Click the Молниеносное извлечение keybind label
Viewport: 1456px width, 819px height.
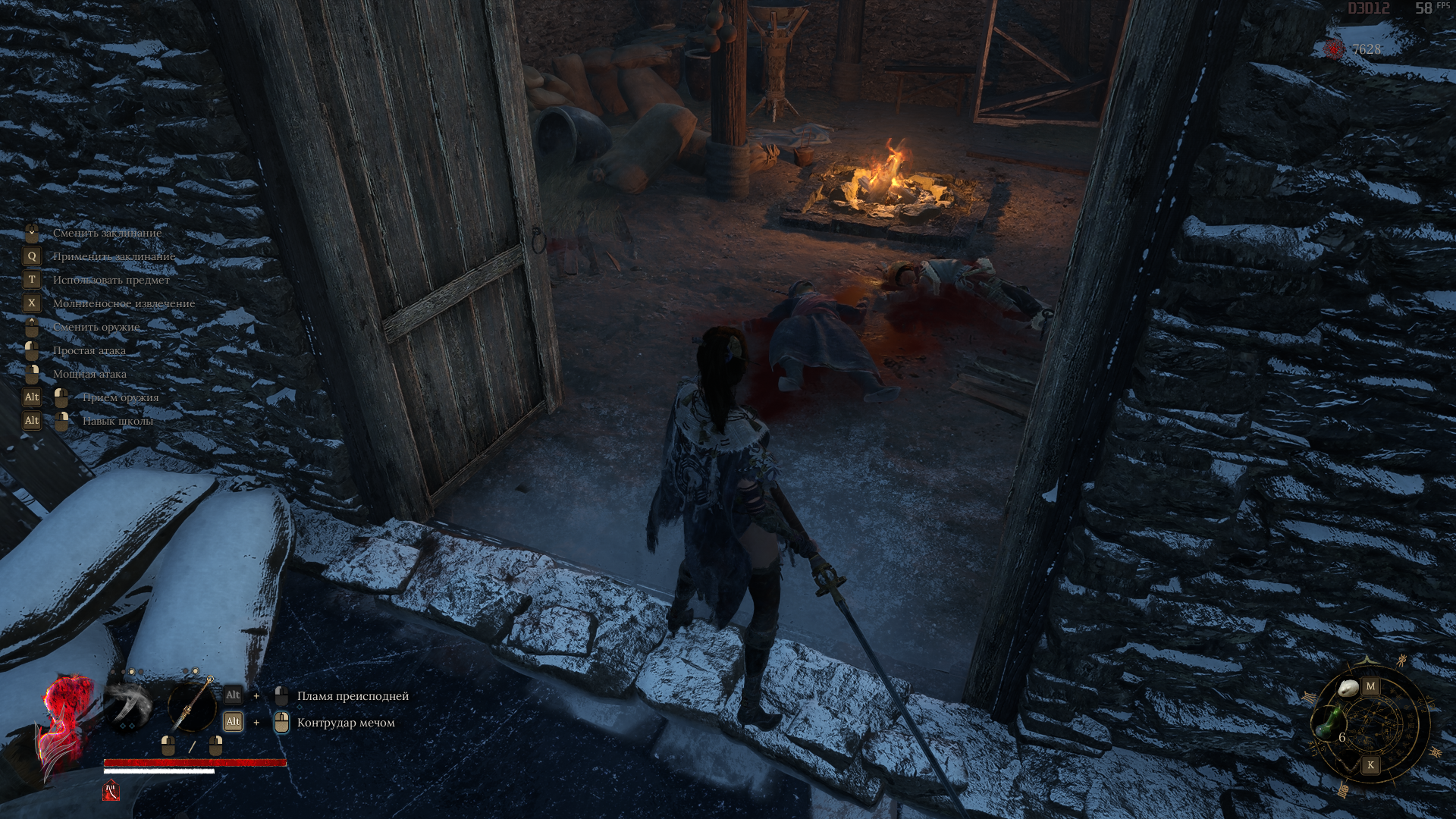(x=124, y=303)
